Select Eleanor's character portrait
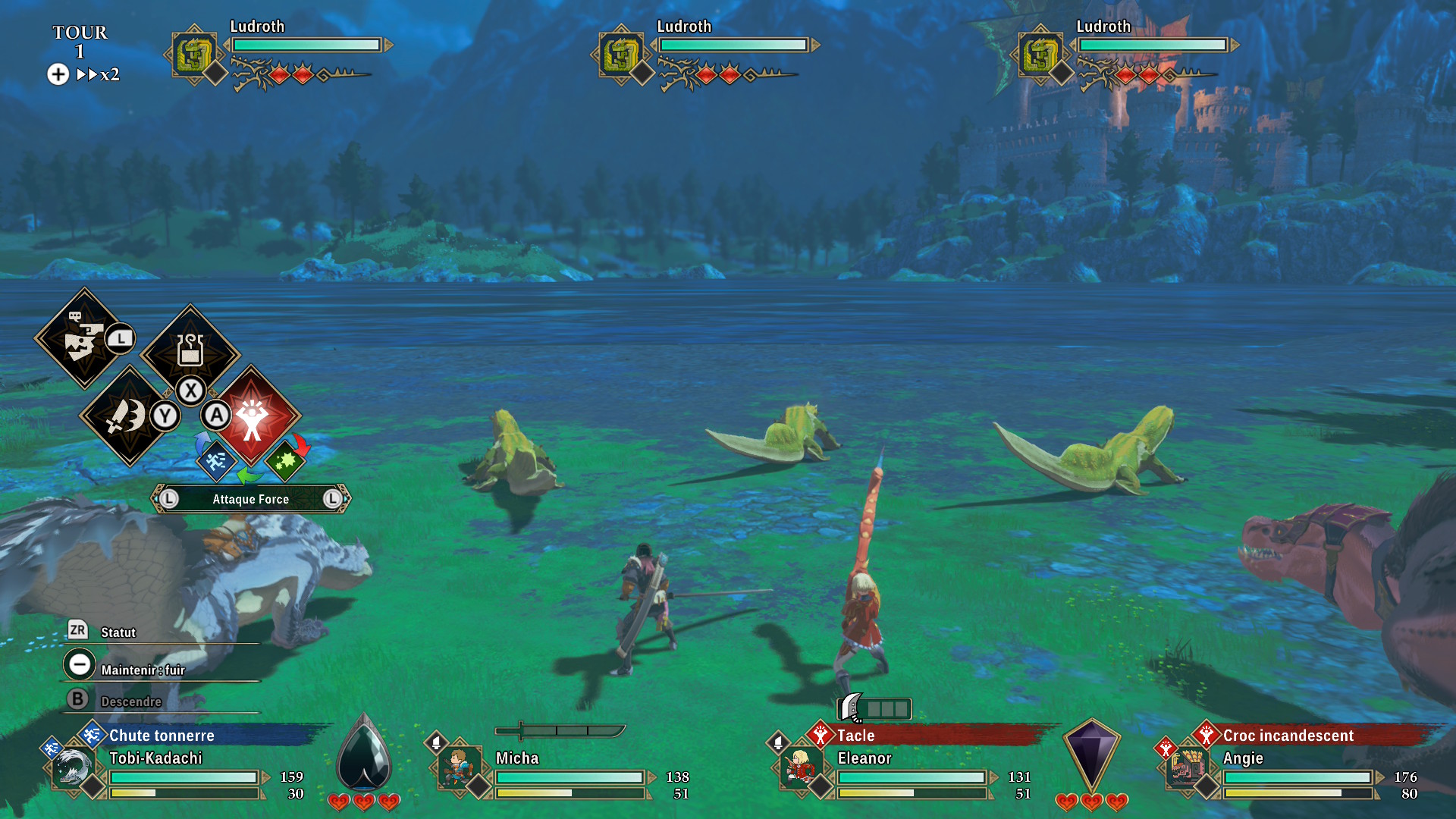Viewport: 1456px width, 819px height. point(800,767)
